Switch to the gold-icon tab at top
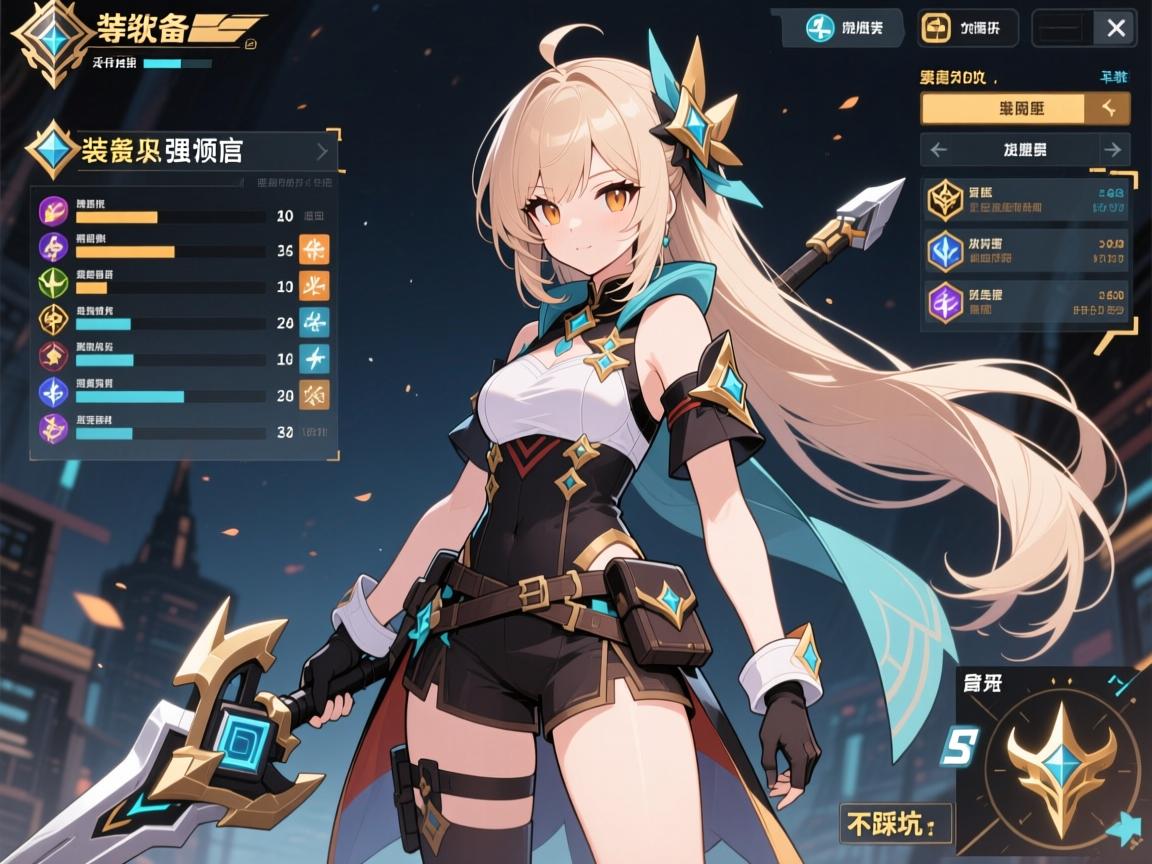Image resolution: width=1152 pixels, height=864 pixels. coord(967,28)
